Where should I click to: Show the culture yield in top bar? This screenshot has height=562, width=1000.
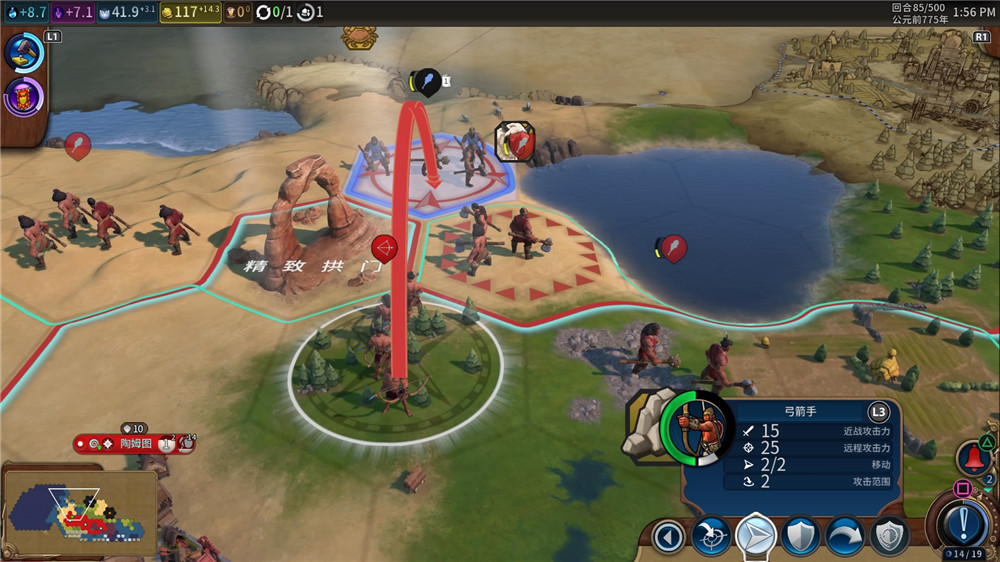point(71,12)
